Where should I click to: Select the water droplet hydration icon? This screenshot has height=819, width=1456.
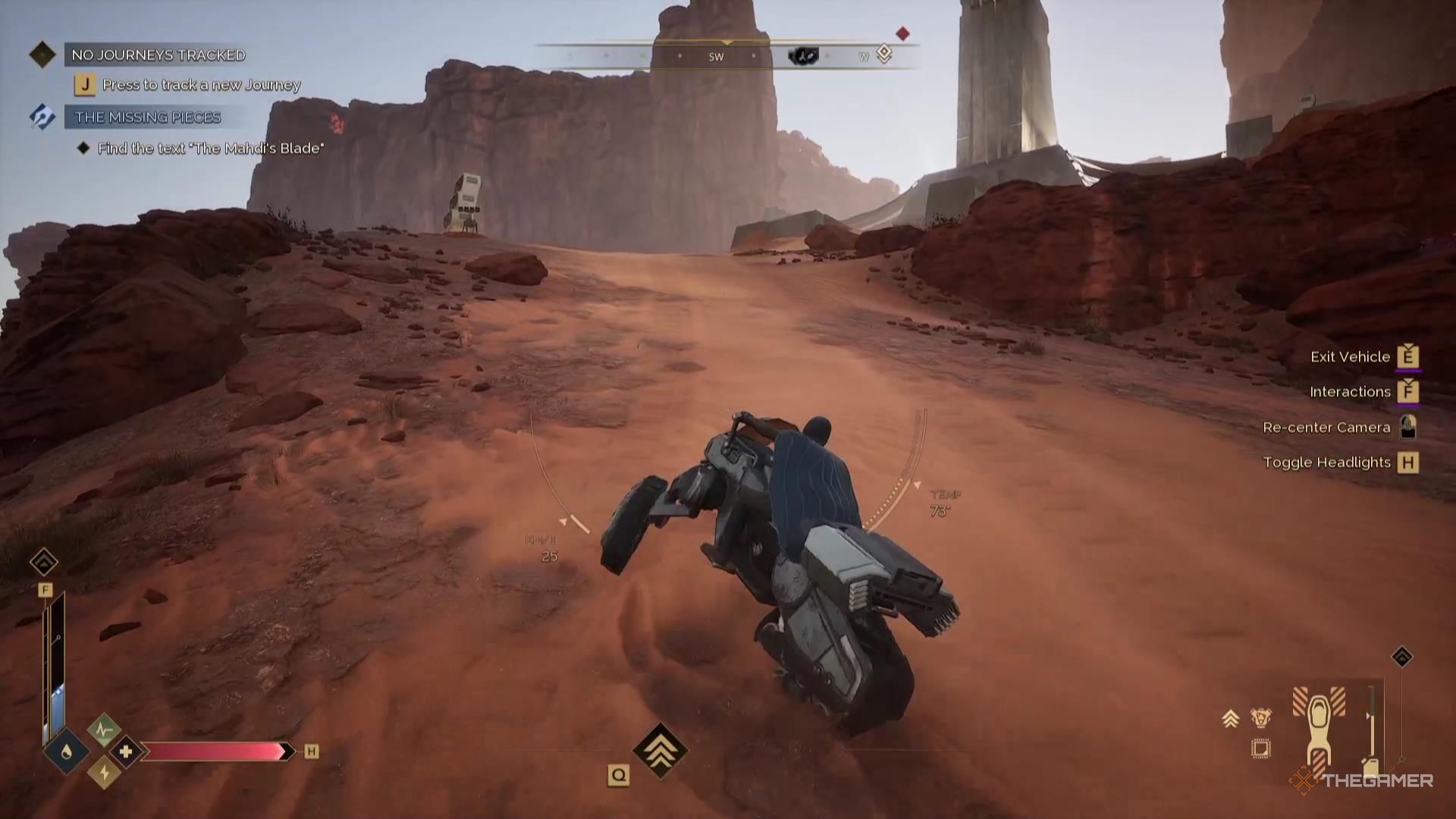coord(67,751)
